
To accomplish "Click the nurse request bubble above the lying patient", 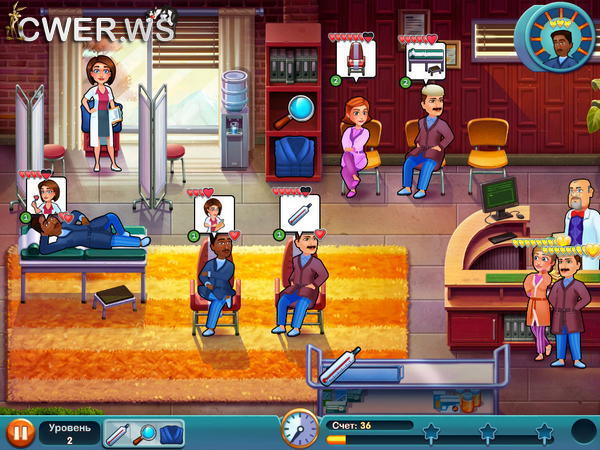I will tap(48, 195).
